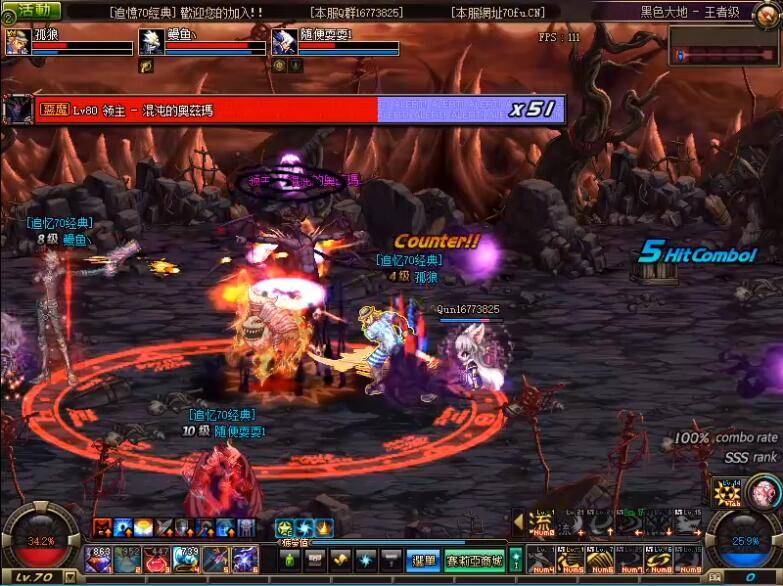Viewport: 783px width, 586px height.
Task: Activate the Tab awakening burst skill
Action: pyautogui.click(x=726, y=493)
